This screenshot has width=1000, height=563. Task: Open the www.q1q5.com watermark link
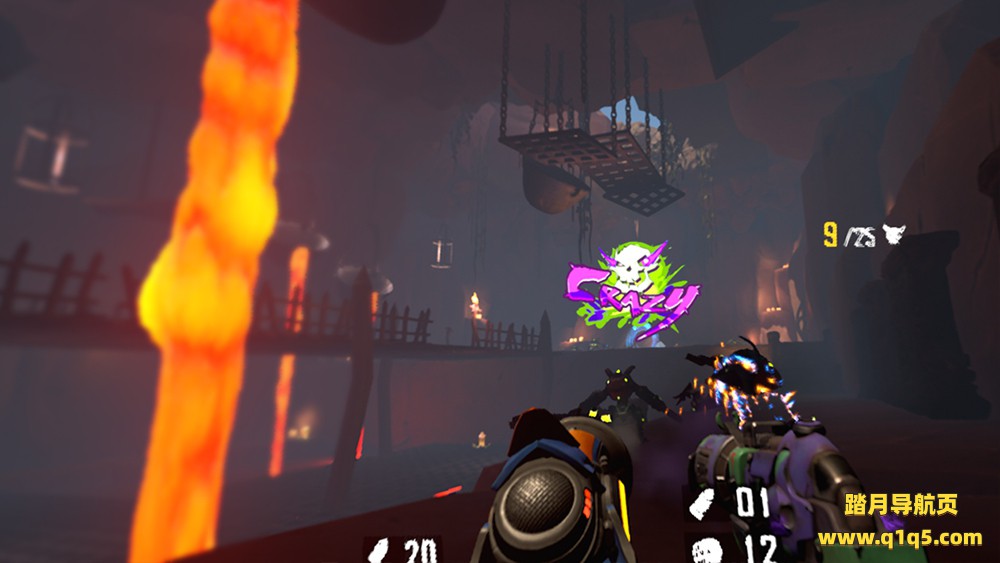pyautogui.click(x=900, y=538)
